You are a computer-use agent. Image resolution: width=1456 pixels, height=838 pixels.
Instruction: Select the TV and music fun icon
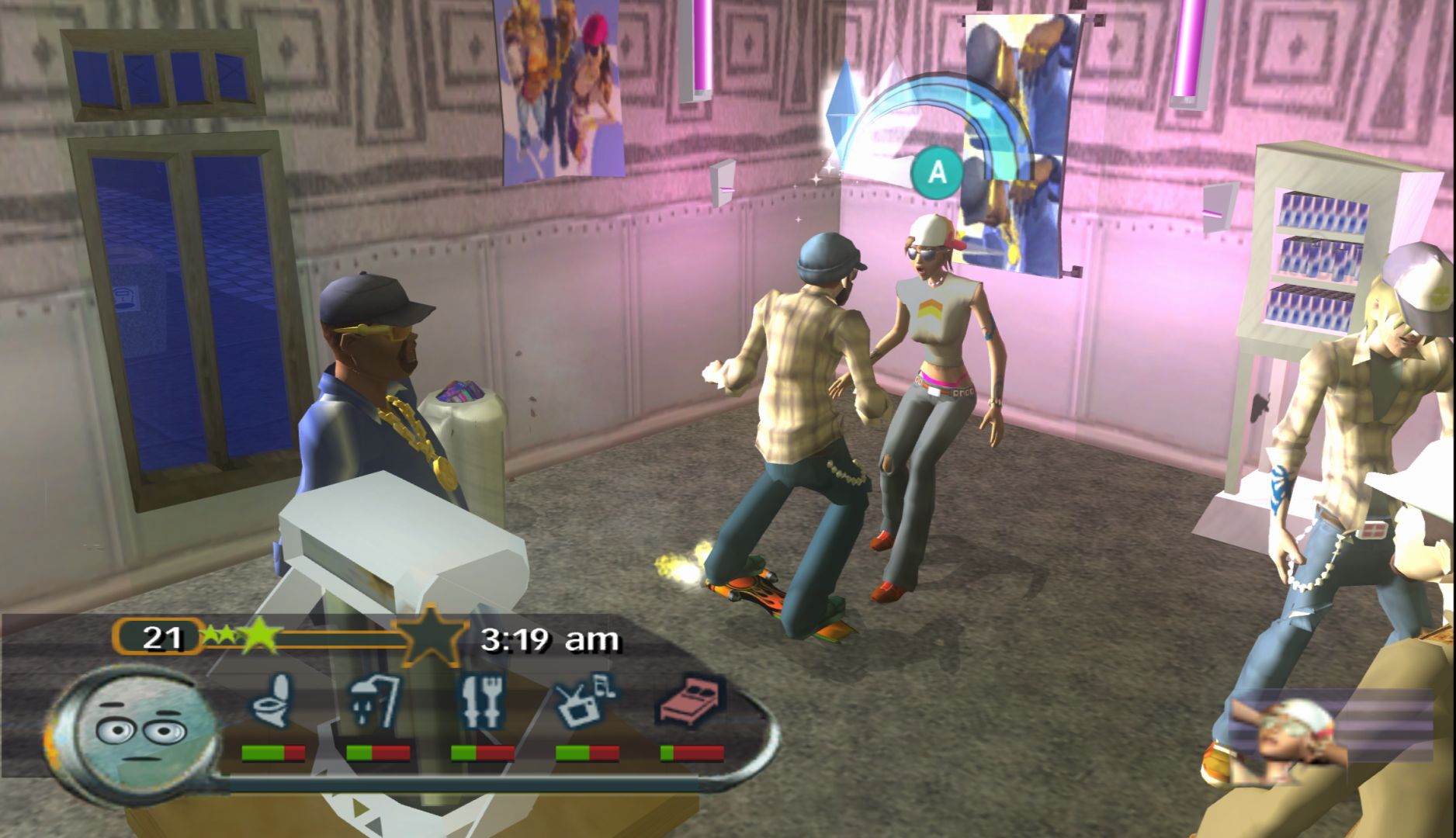coord(586,701)
